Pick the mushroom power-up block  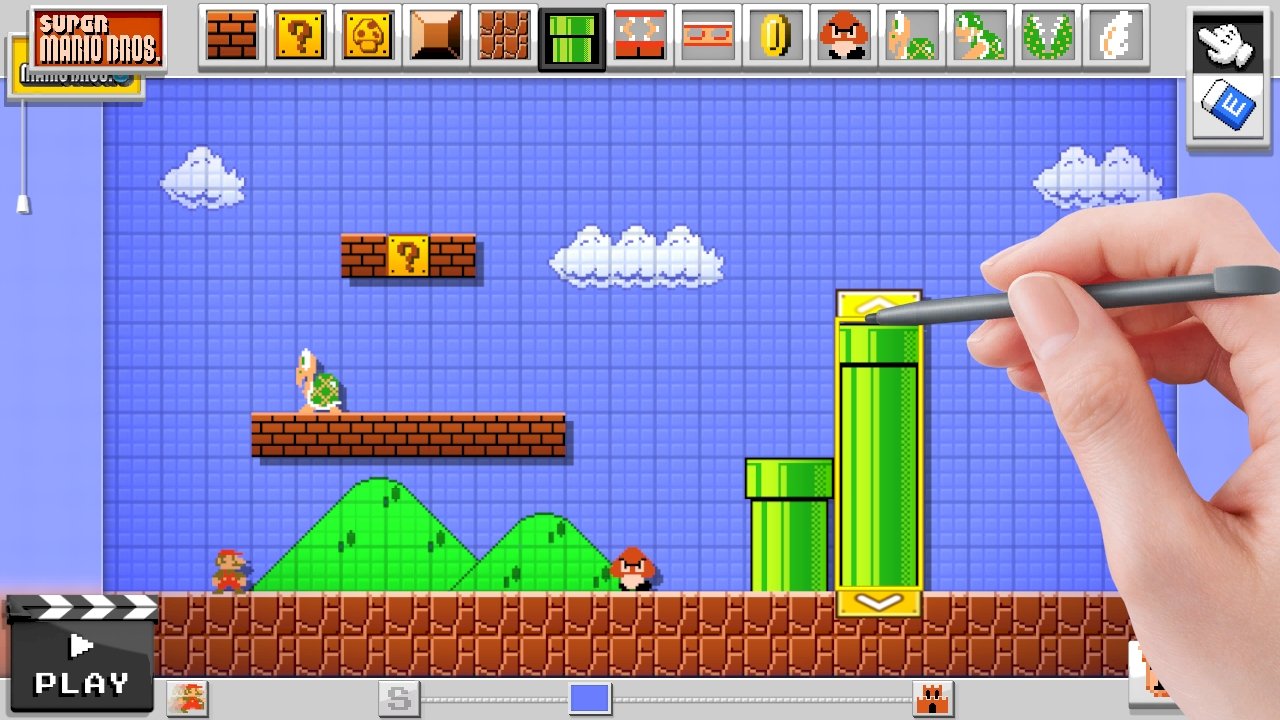click(367, 35)
